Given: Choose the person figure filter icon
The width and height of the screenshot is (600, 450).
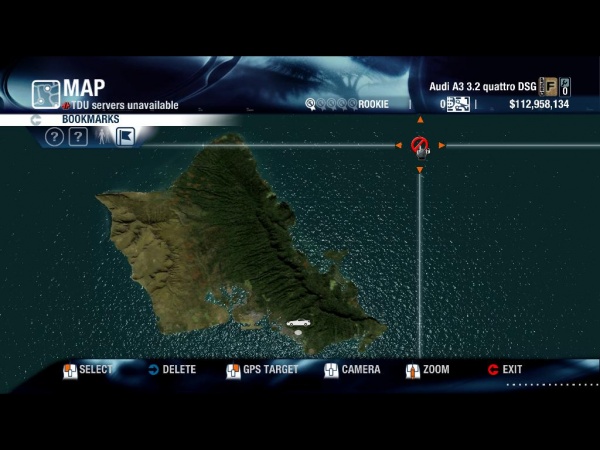Looking at the screenshot, I should tap(101, 137).
